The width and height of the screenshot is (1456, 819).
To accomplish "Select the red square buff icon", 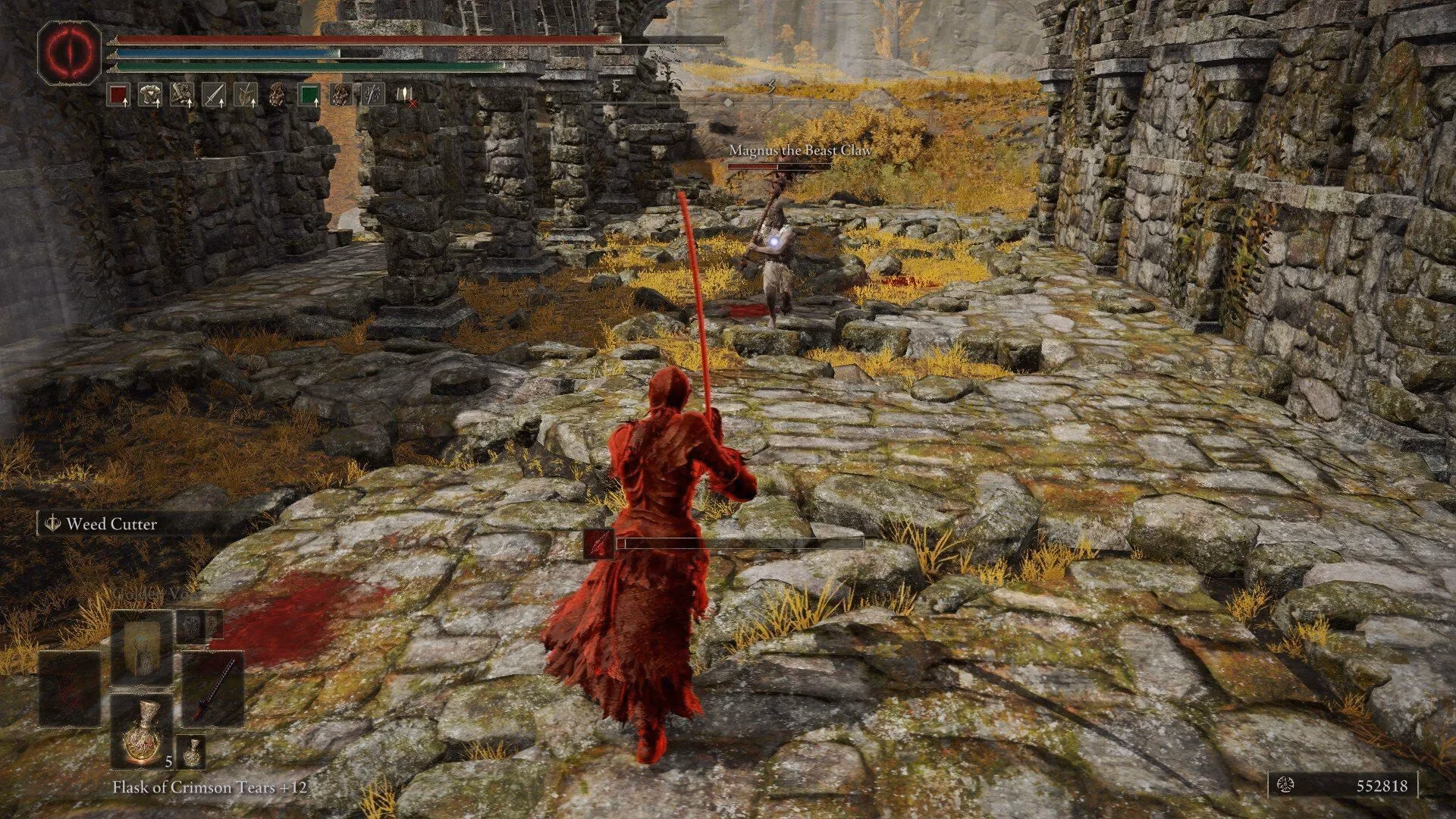I will coord(118,95).
